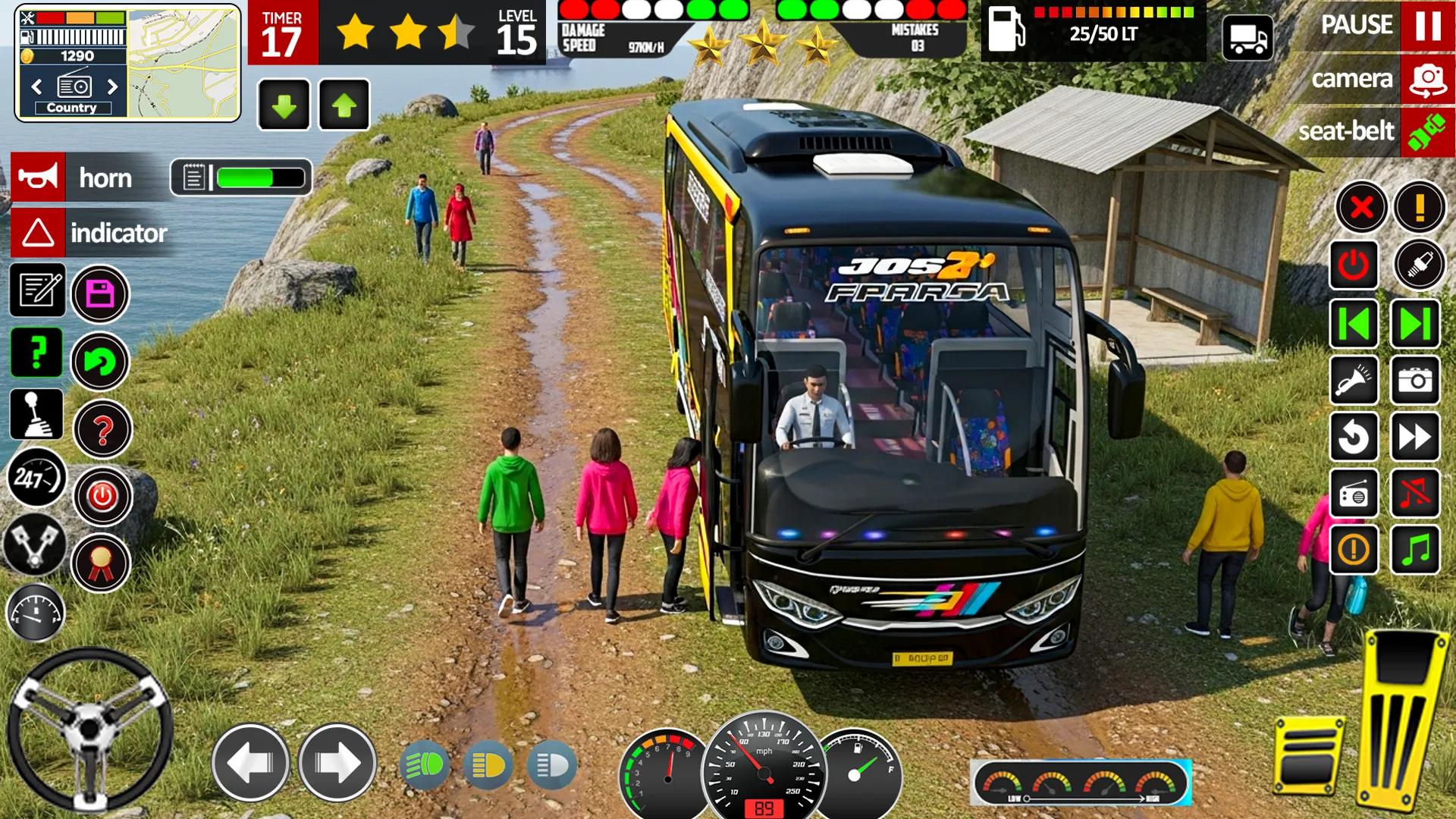Viewport: 1456px width, 819px height.
Task: Select the save game icon
Action: pos(101,292)
